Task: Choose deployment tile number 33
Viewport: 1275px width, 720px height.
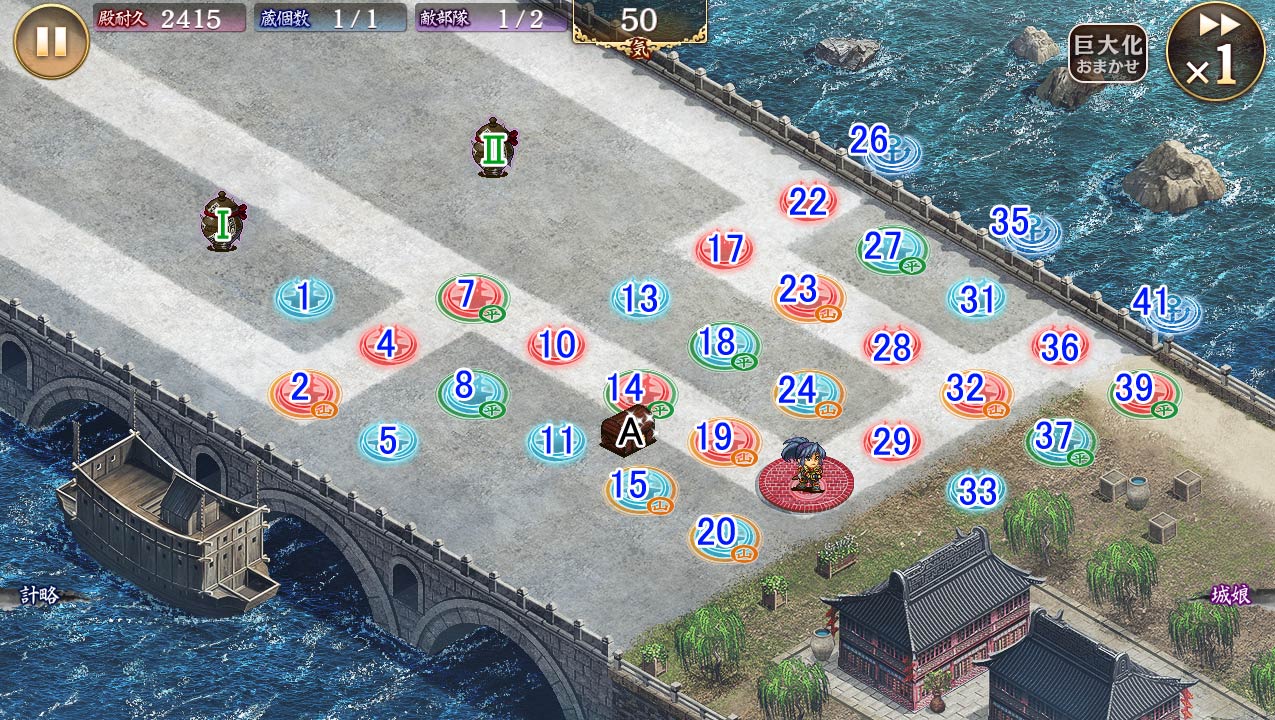Action: 977,490
